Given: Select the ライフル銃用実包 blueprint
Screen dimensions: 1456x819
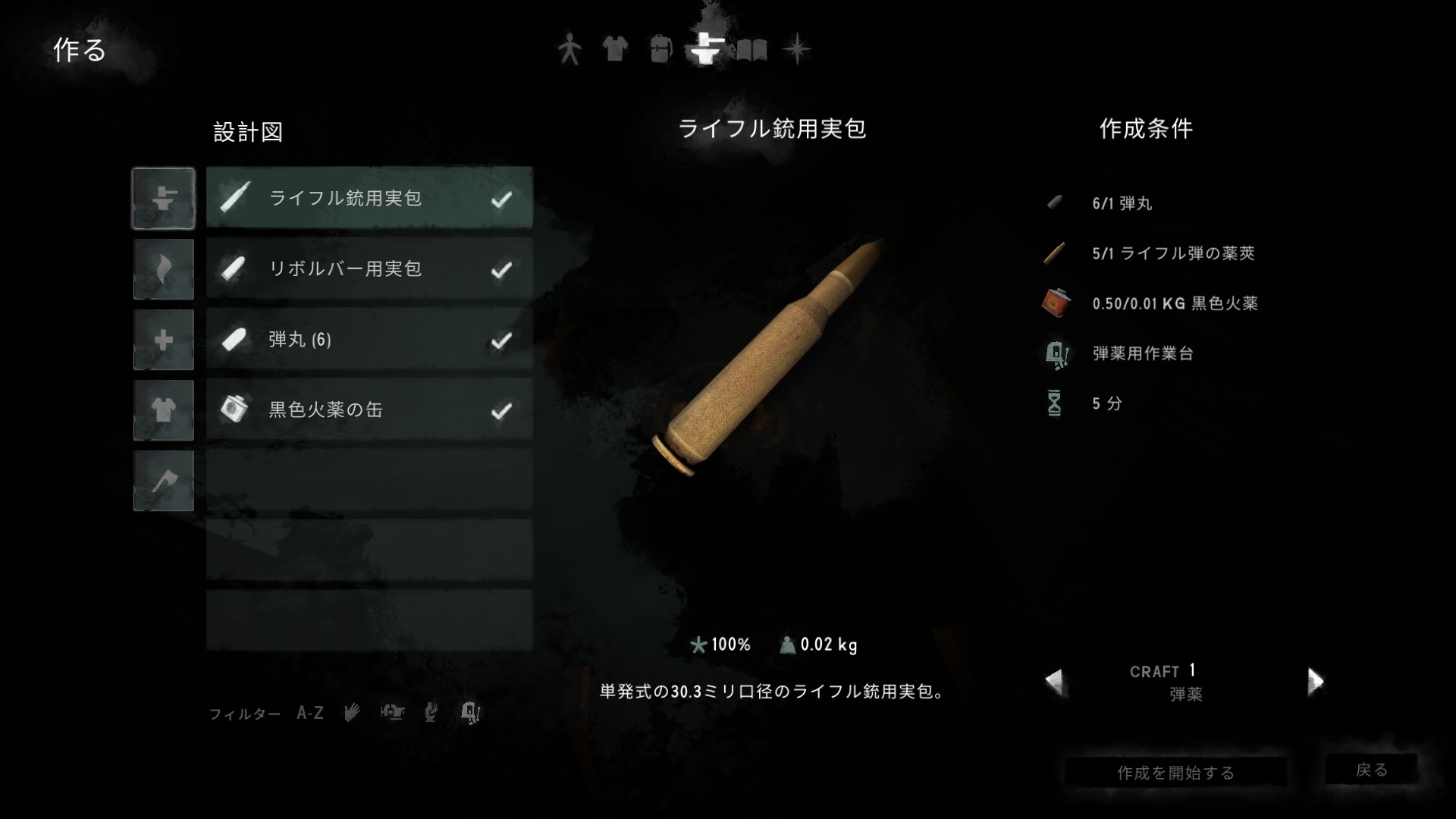Looking at the screenshot, I should pyautogui.click(x=369, y=198).
